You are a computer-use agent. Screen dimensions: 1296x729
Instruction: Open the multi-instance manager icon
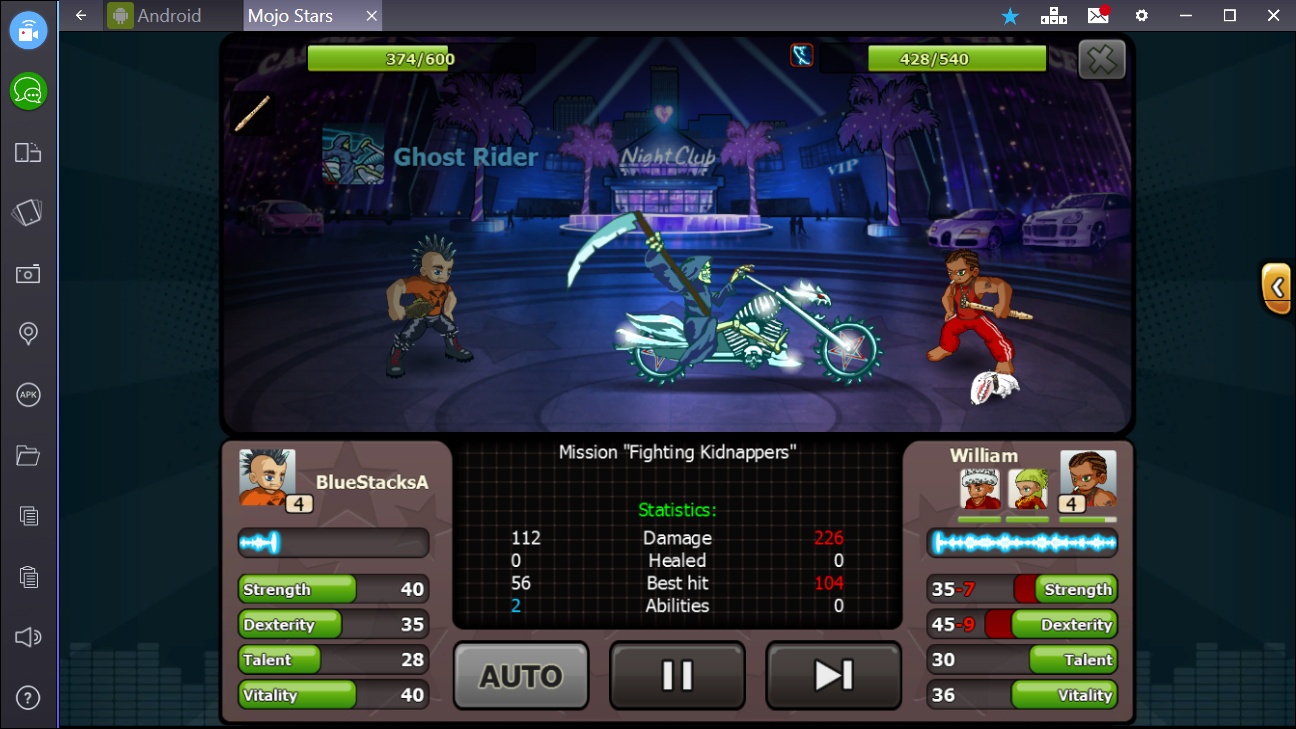click(x=1054, y=16)
